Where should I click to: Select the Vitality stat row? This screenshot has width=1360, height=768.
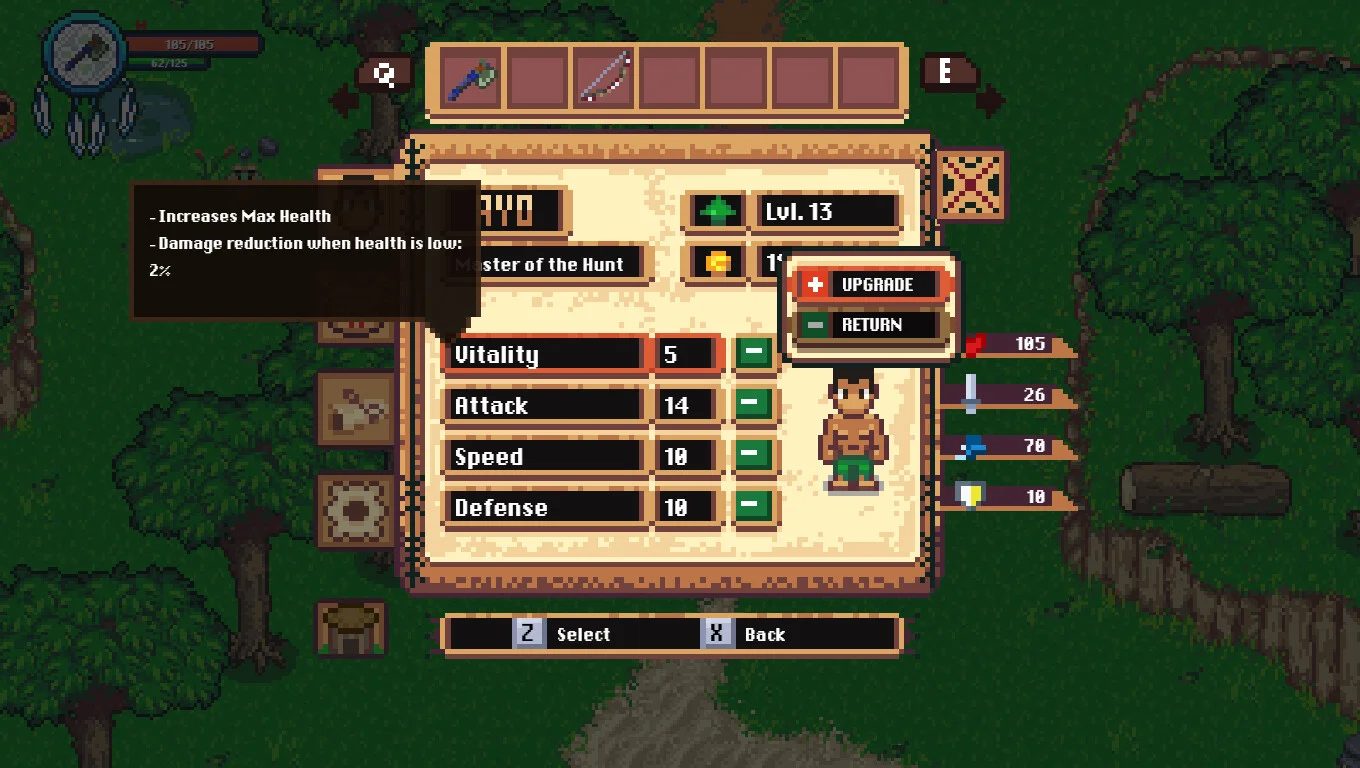click(x=543, y=355)
